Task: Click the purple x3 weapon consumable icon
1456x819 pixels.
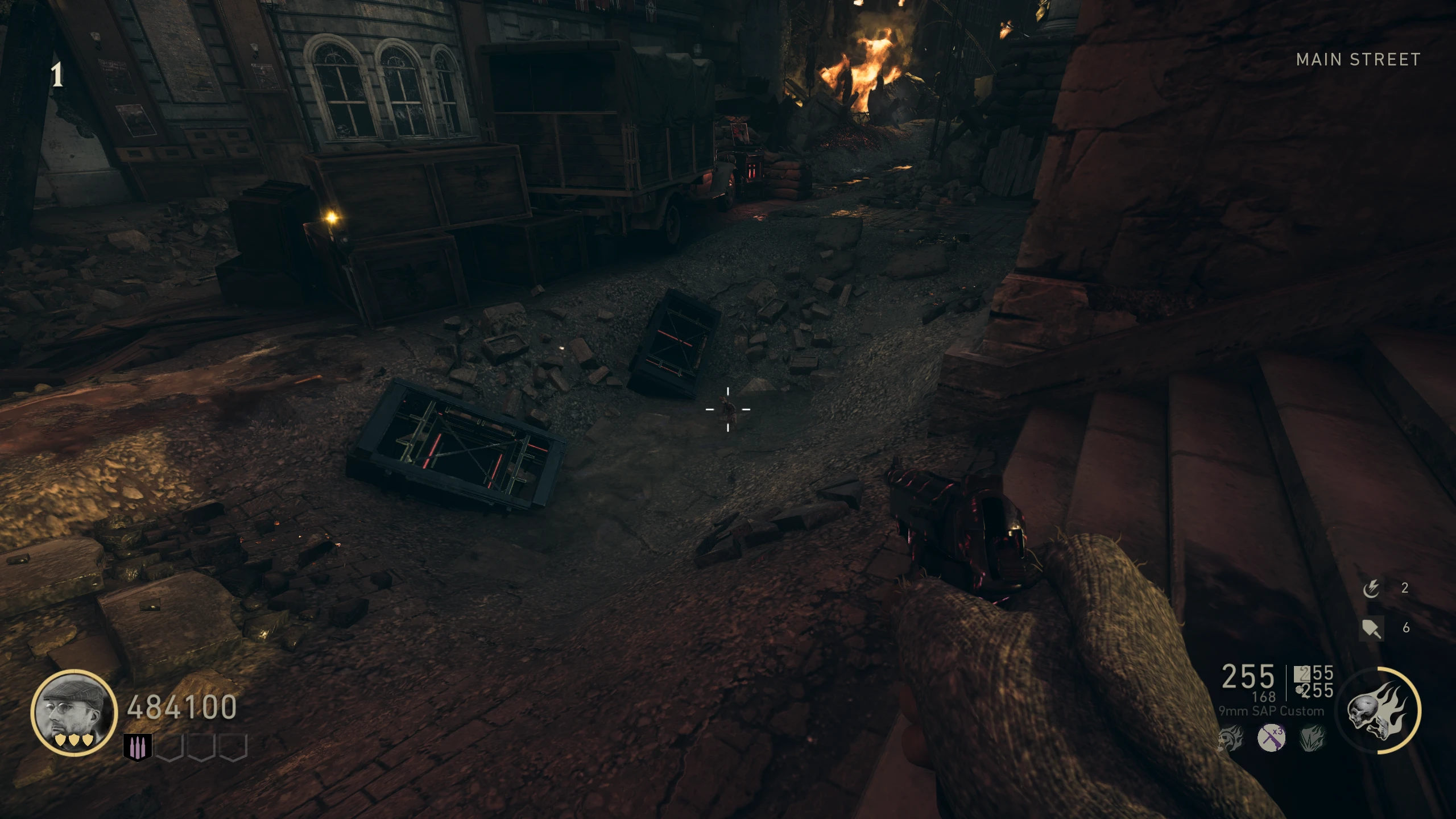Action: (x=1271, y=738)
